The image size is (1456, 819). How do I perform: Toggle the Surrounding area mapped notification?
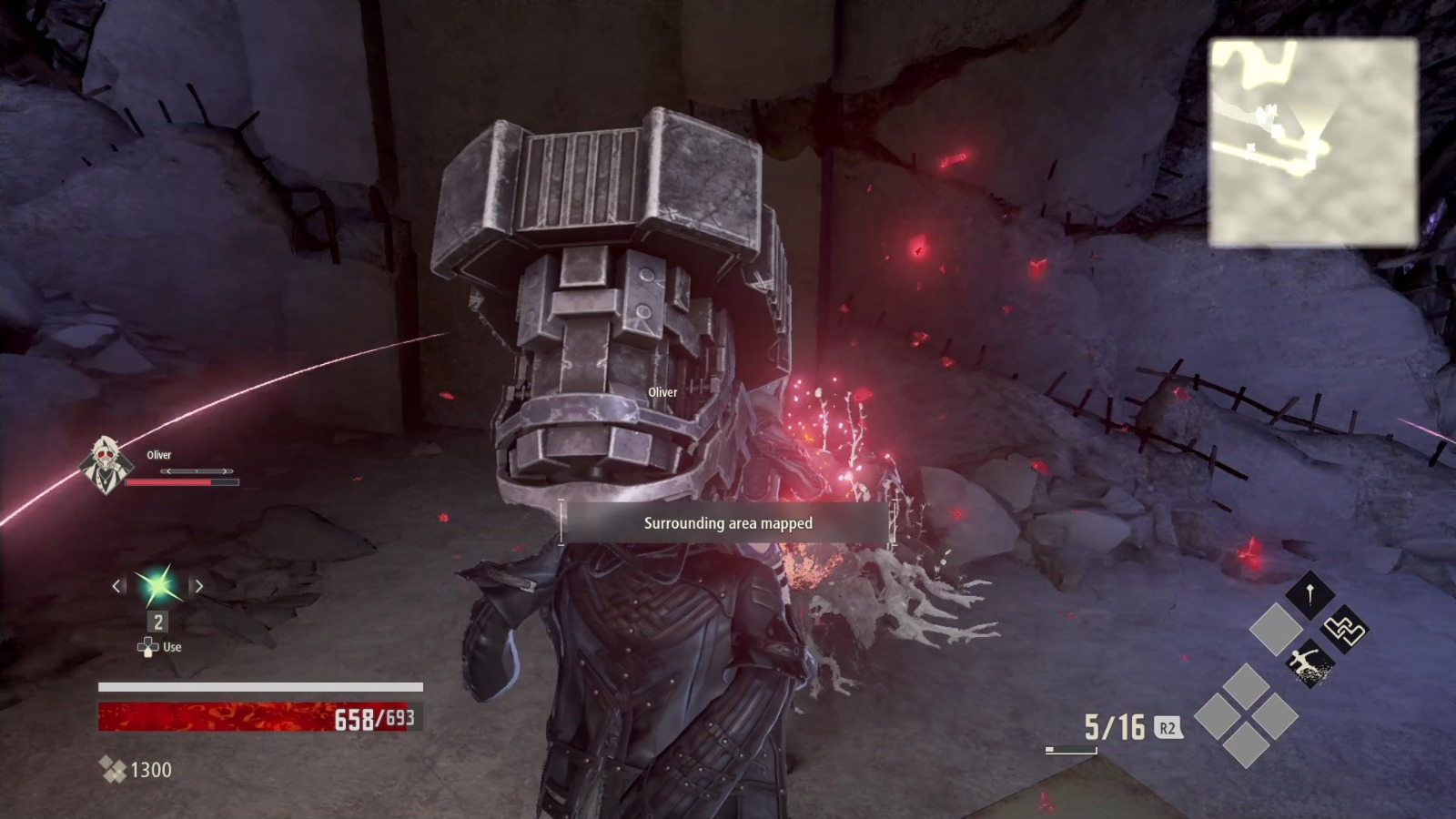[x=727, y=523]
